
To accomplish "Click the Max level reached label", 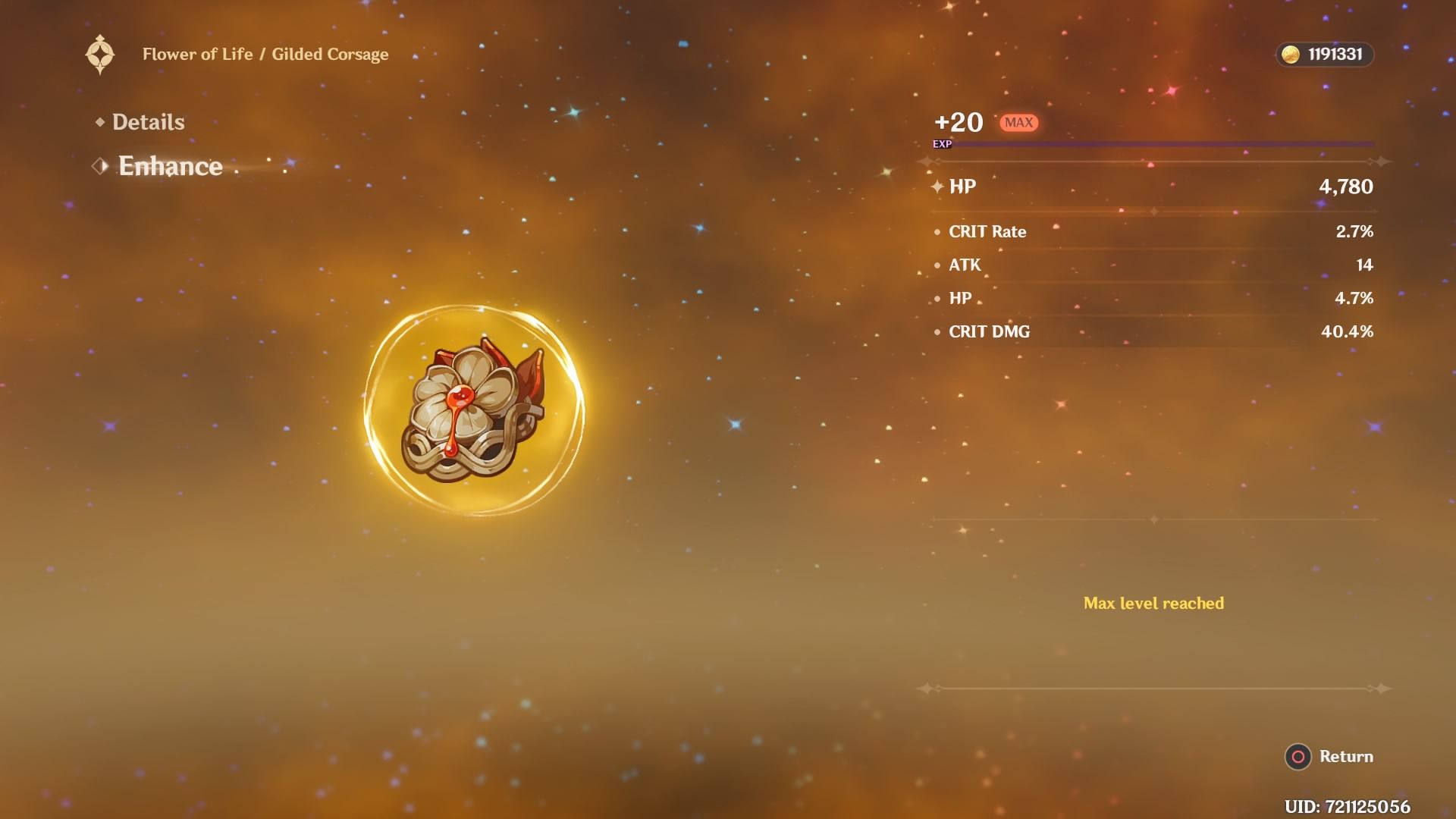I will click(x=1154, y=603).
